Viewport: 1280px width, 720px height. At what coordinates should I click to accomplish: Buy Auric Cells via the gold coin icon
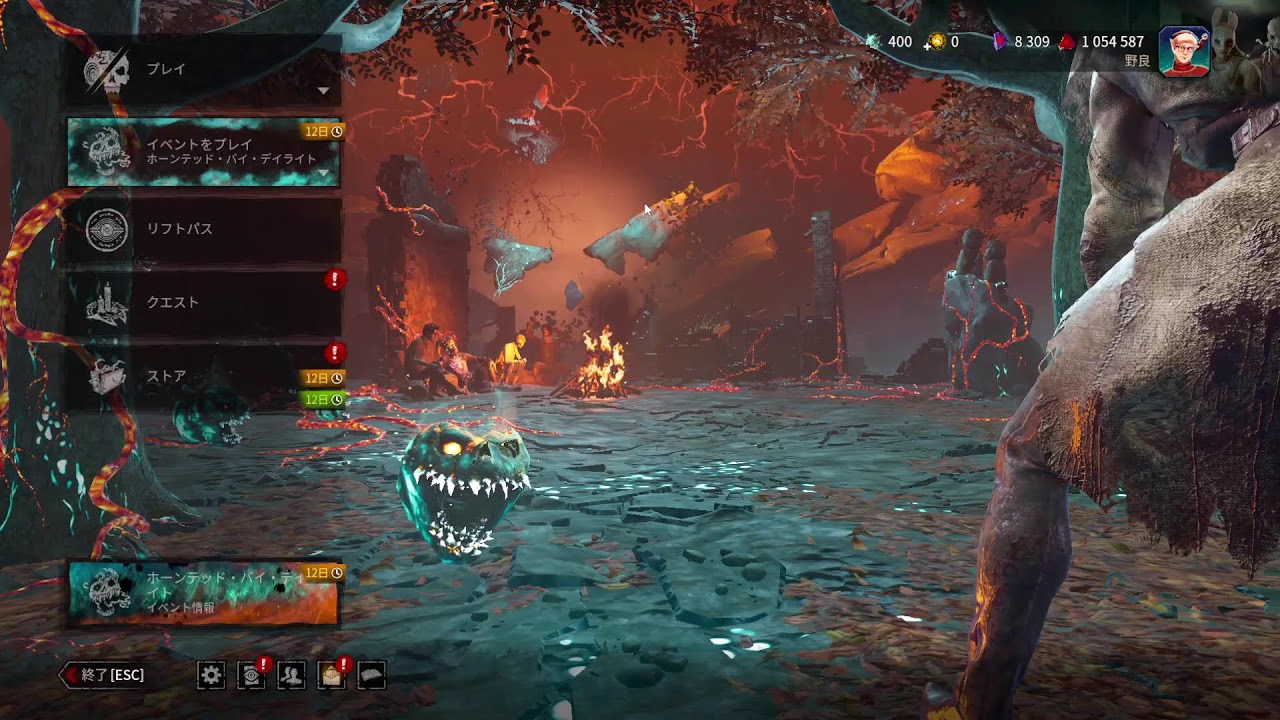tap(936, 42)
